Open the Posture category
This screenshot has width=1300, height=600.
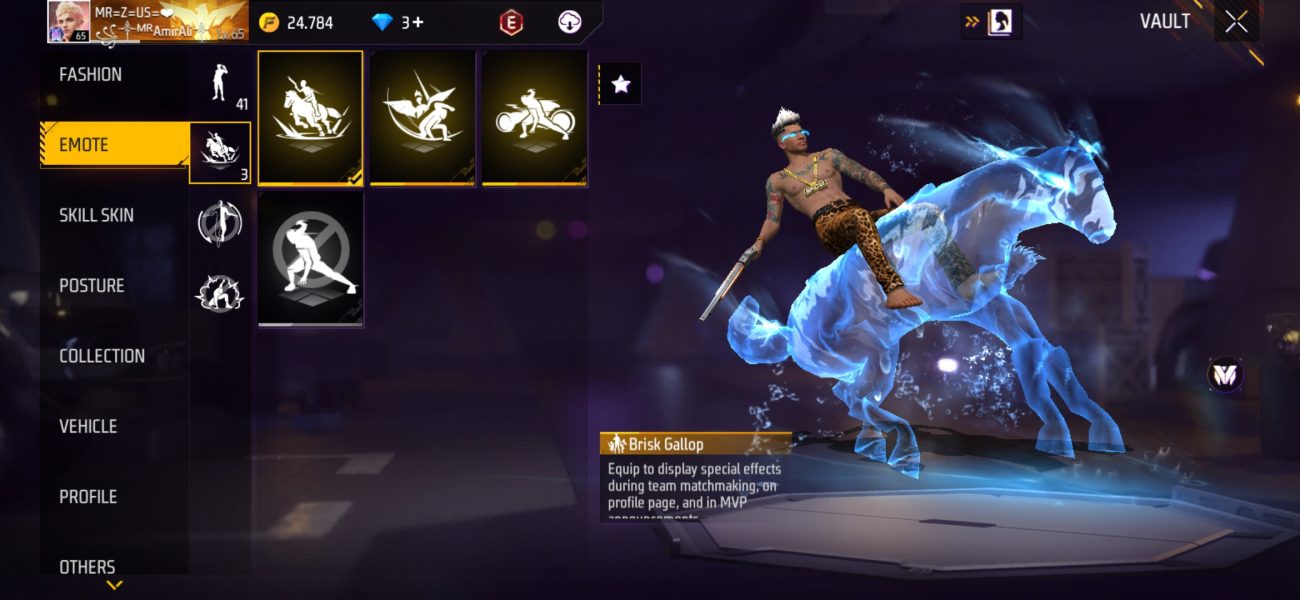point(92,286)
